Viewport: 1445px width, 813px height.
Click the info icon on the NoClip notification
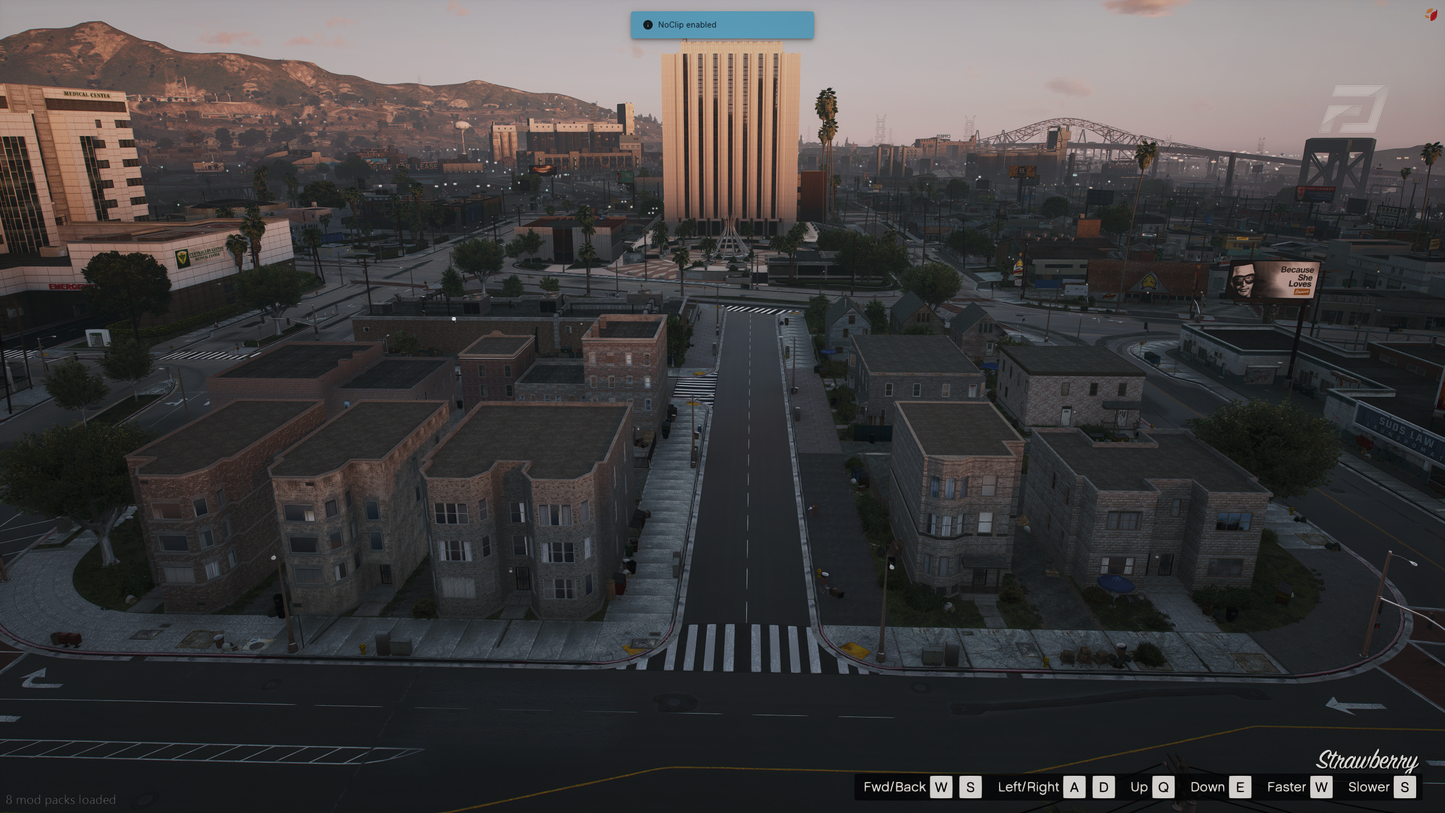(x=646, y=25)
